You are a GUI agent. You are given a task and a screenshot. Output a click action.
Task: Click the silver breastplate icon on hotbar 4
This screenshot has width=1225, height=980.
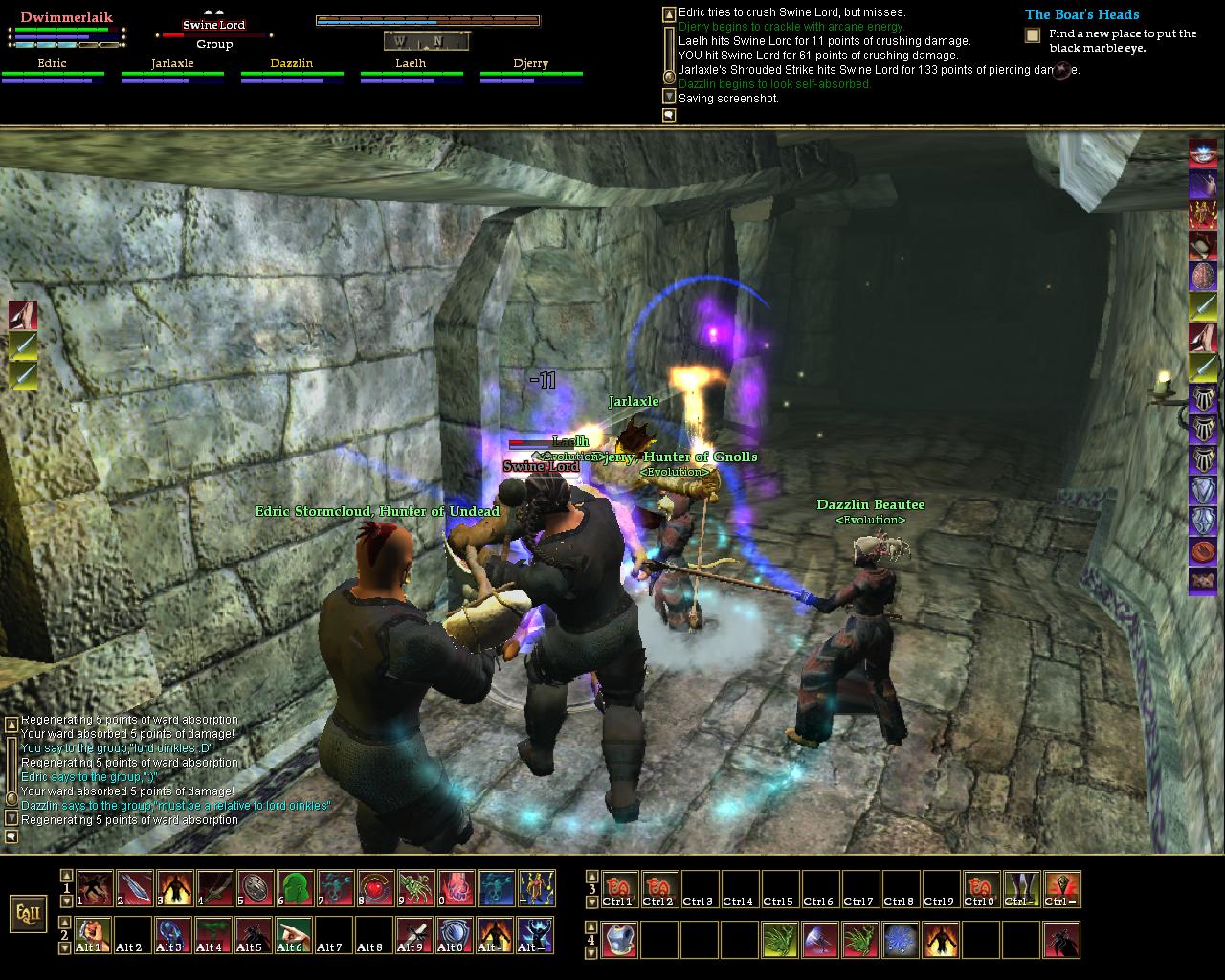[621, 940]
